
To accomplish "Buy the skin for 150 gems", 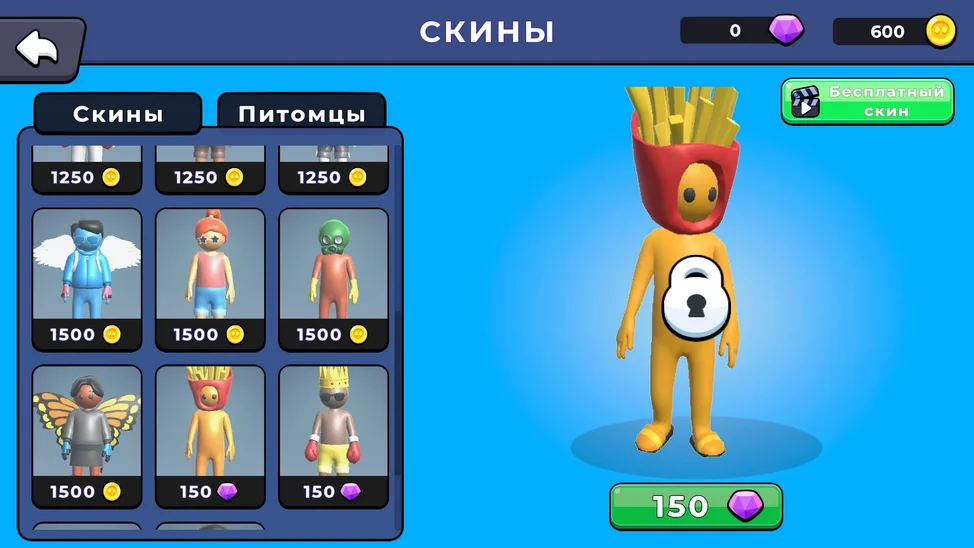I will (696, 506).
